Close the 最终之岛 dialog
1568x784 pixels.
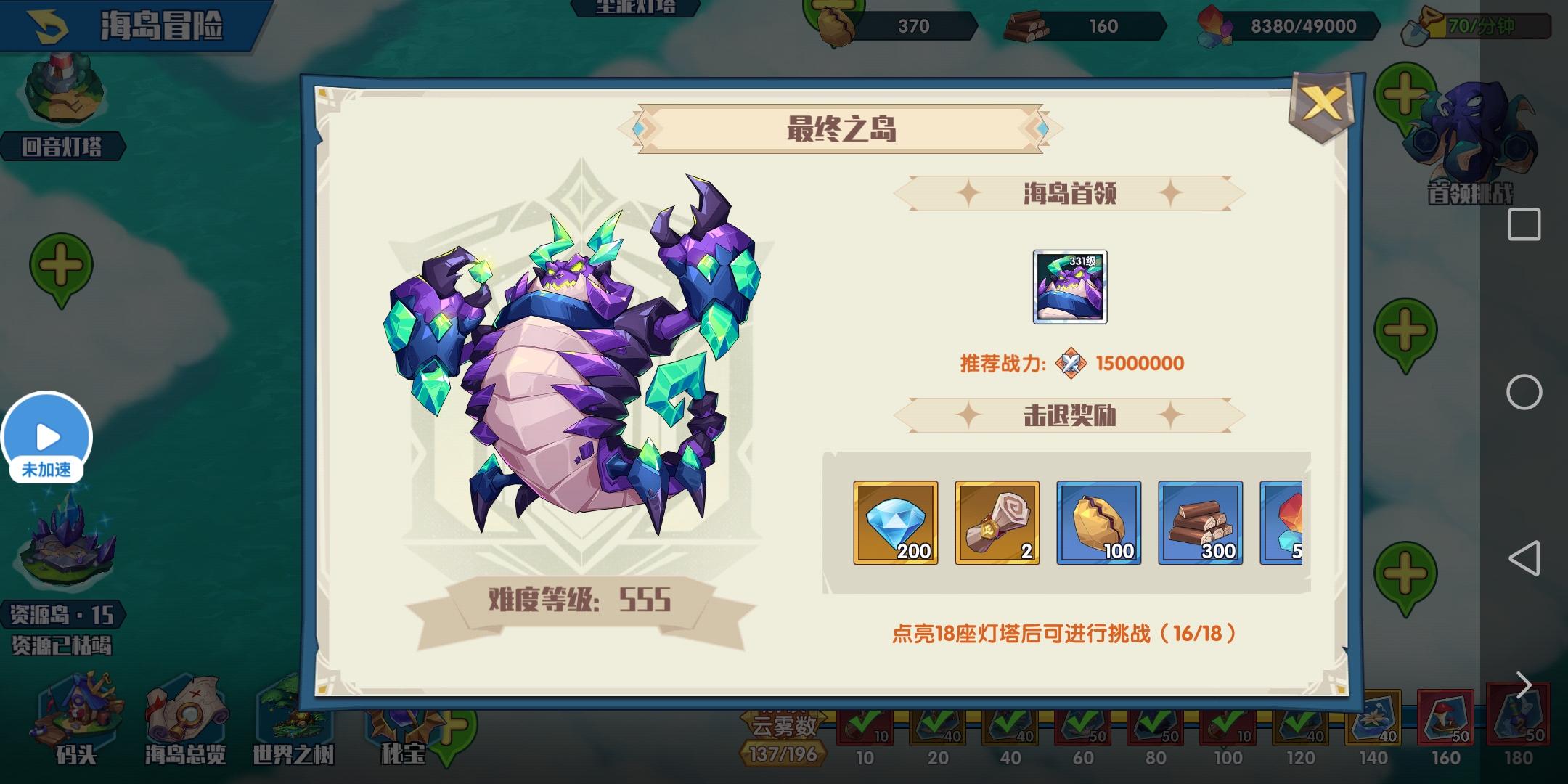click(x=1324, y=104)
